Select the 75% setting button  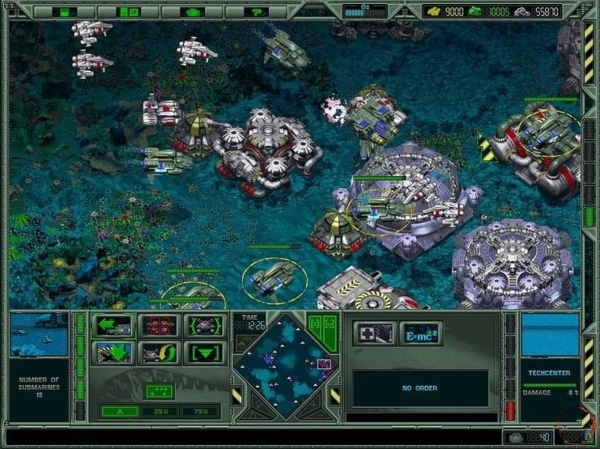[x=201, y=410]
